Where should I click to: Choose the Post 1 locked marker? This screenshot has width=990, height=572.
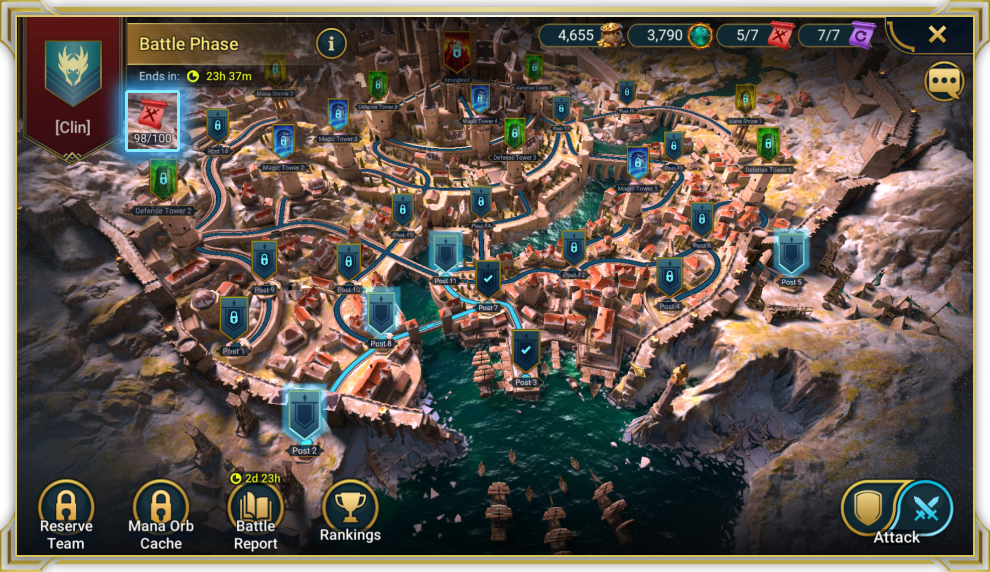(234, 319)
